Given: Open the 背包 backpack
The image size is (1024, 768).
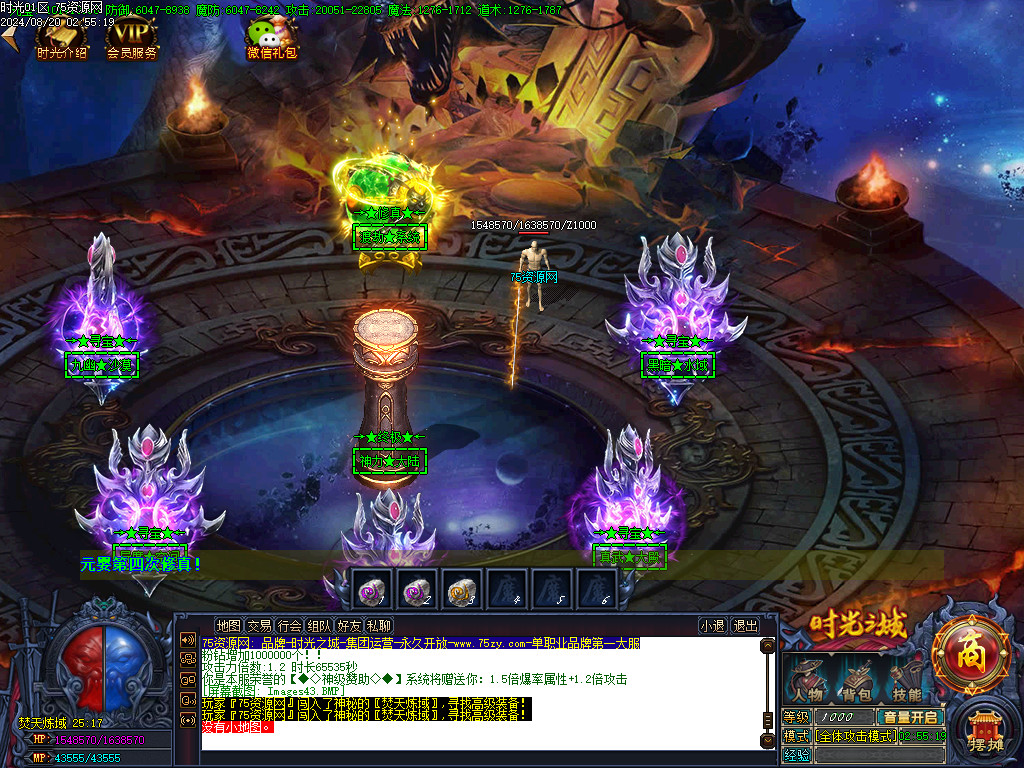Looking at the screenshot, I should 855,679.
